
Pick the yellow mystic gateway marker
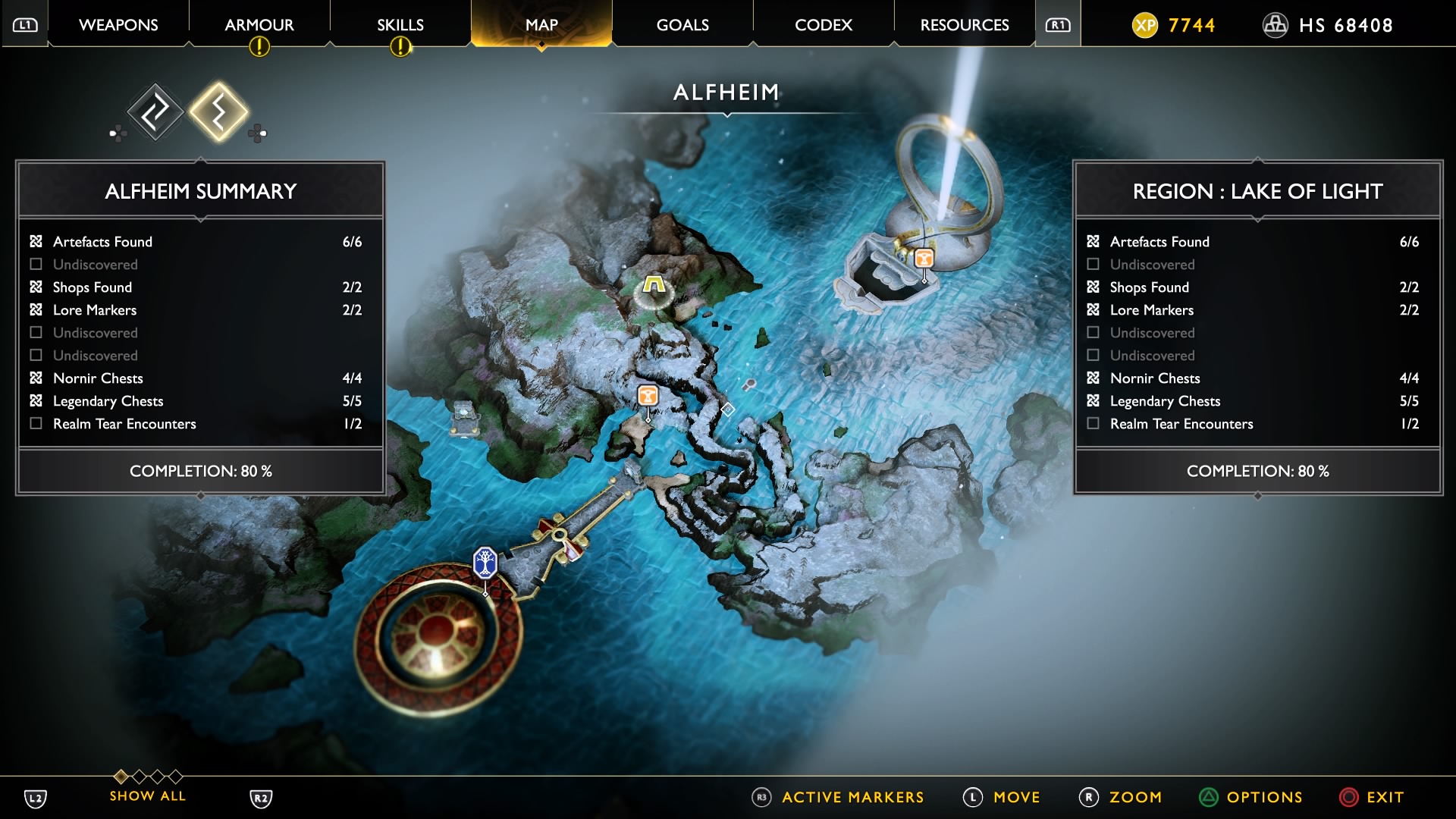tap(654, 285)
